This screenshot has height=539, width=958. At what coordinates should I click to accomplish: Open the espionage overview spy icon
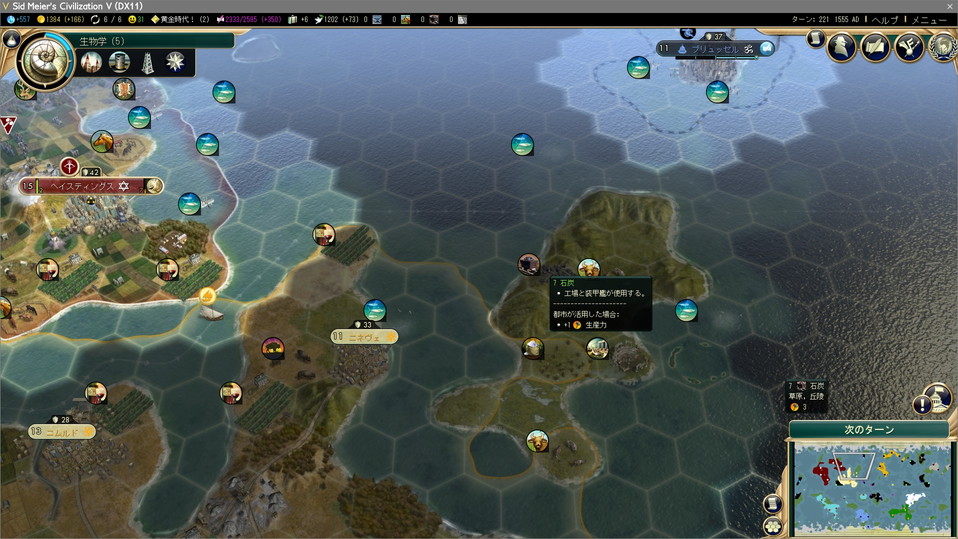pos(842,46)
